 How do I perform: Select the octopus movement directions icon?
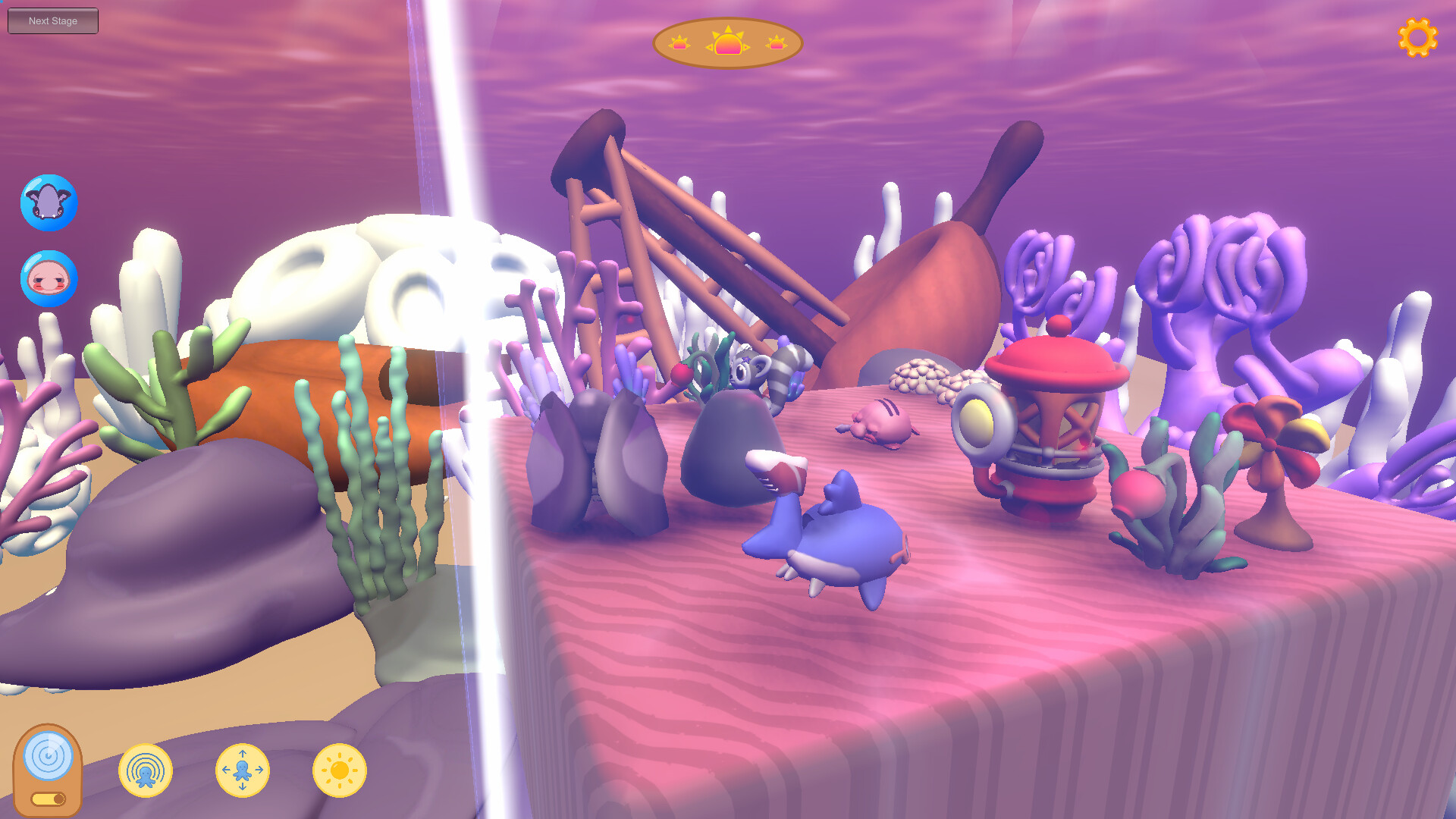[243, 770]
